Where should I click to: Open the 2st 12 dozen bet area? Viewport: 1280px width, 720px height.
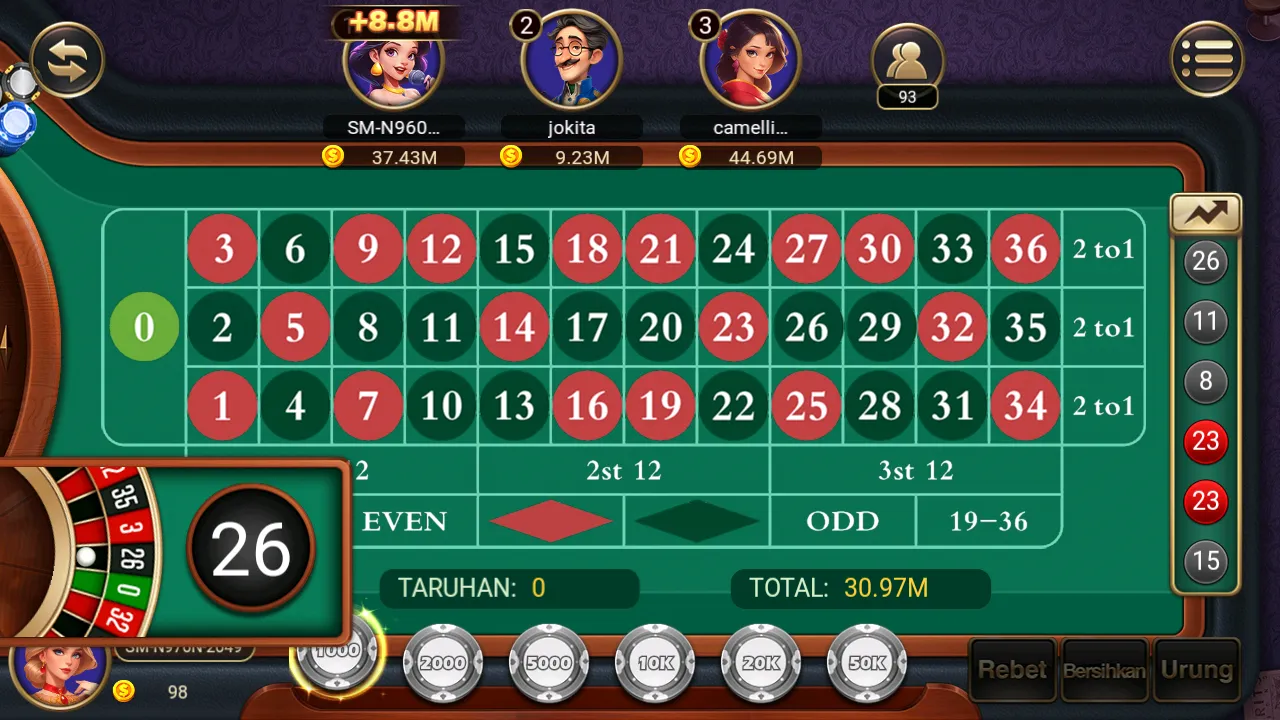622,470
